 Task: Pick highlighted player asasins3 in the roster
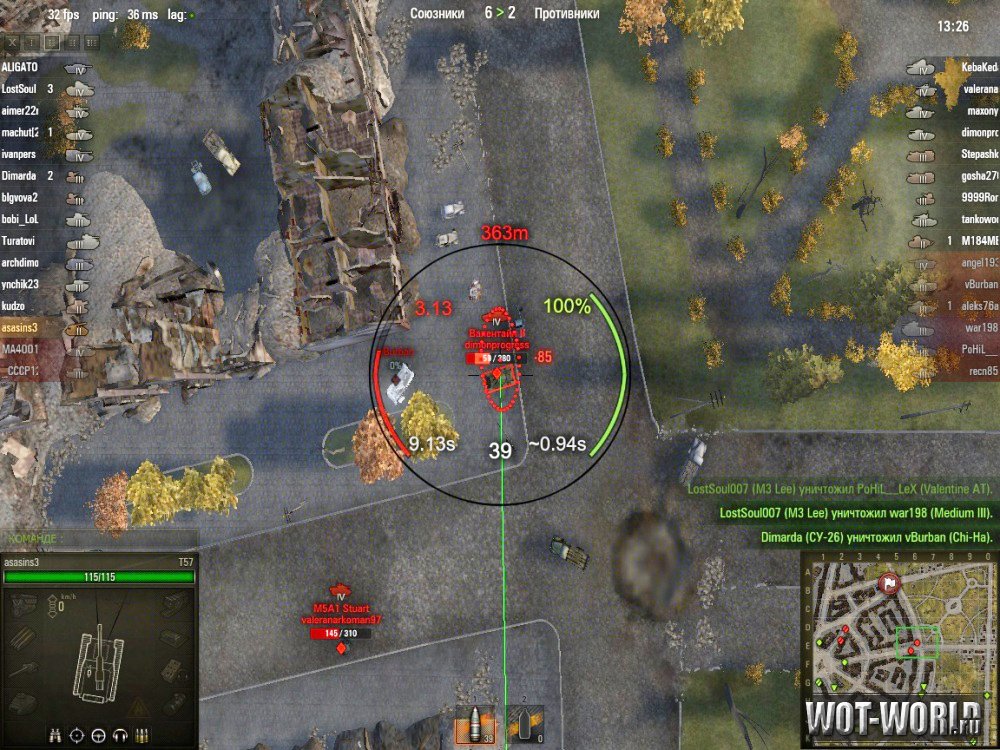pos(21,327)
